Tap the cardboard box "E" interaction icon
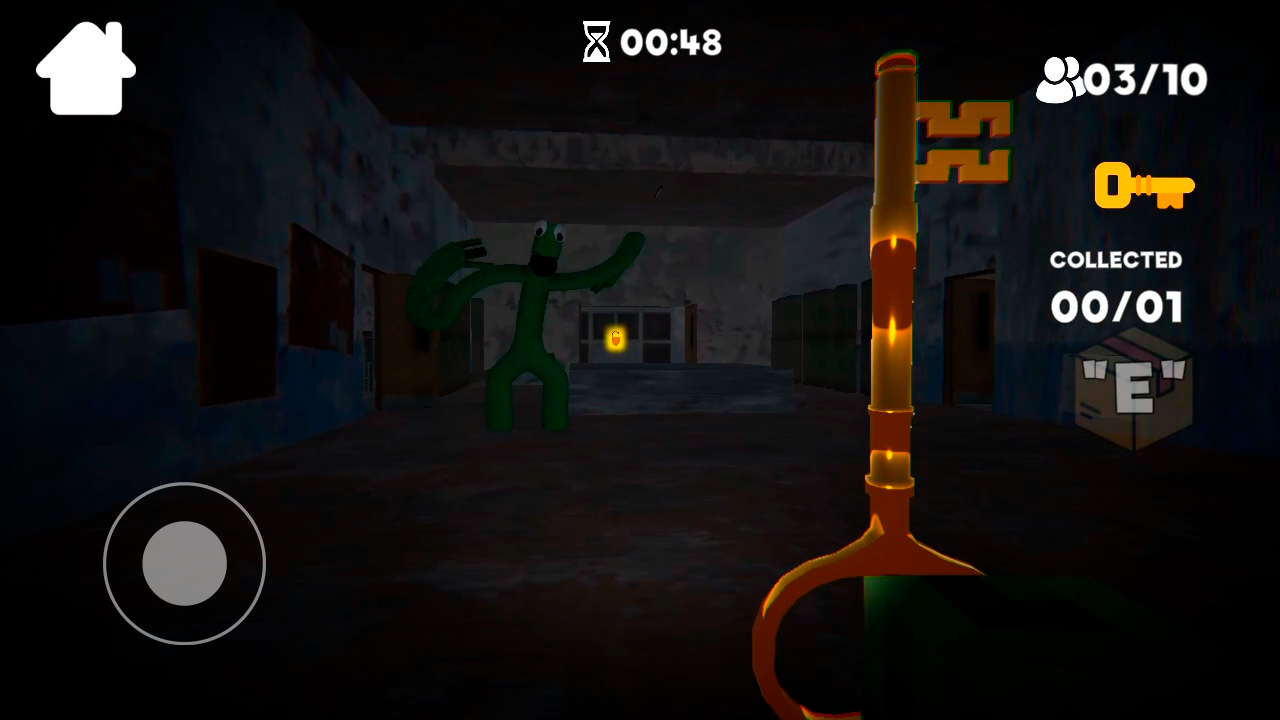Viewport: 1280px width, 720px height. click(1133, 390)
